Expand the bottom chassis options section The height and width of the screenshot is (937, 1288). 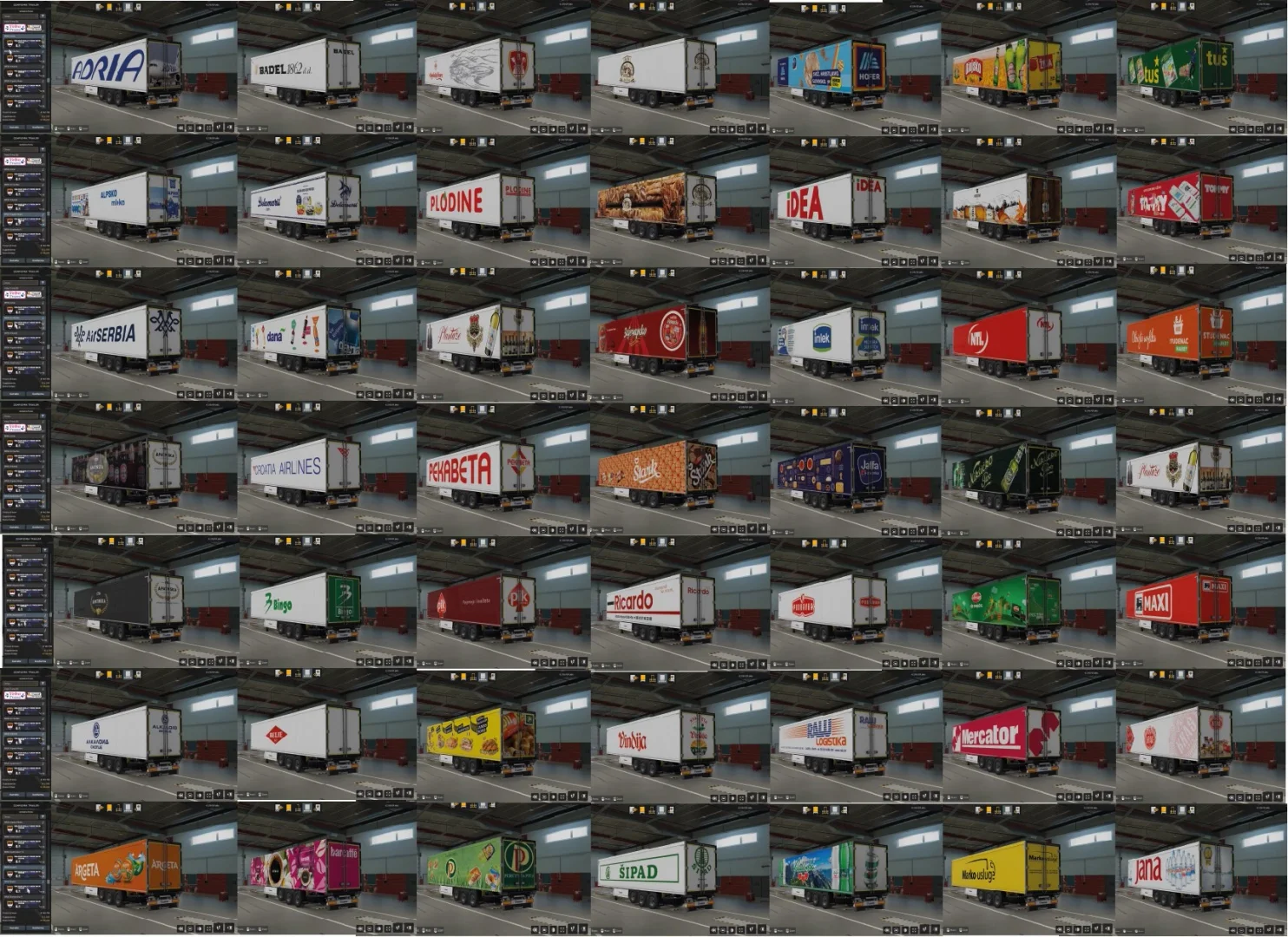tap(43, 95)
